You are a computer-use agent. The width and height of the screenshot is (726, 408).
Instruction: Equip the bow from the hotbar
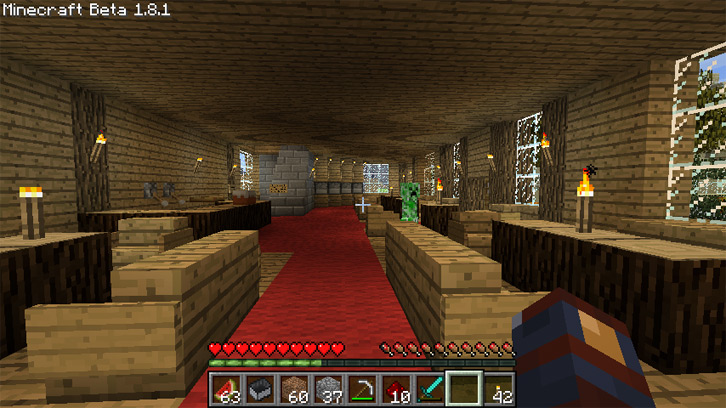[361, 389]
